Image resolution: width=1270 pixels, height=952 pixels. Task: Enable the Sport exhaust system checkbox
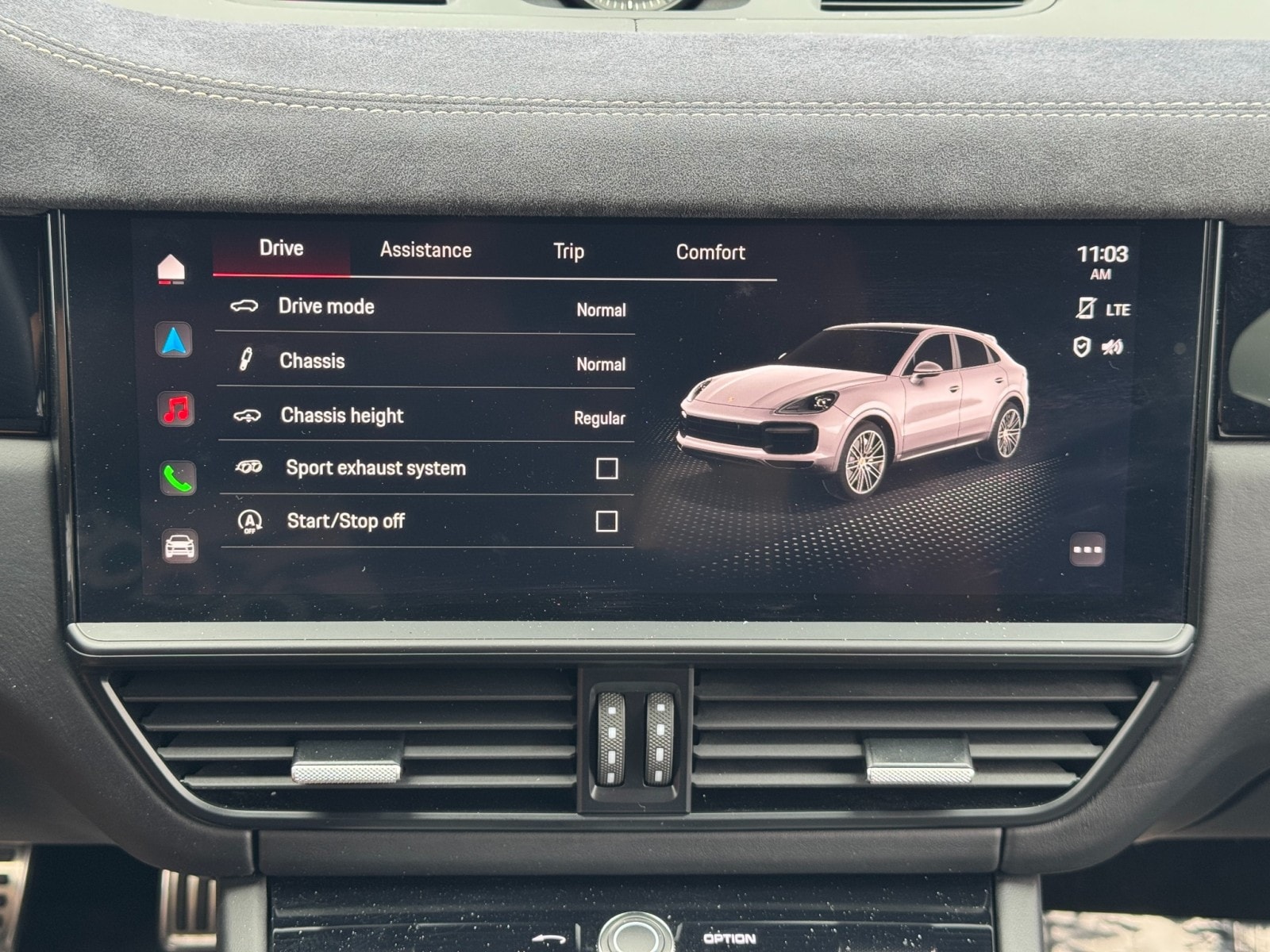click(x=606, y=469)
